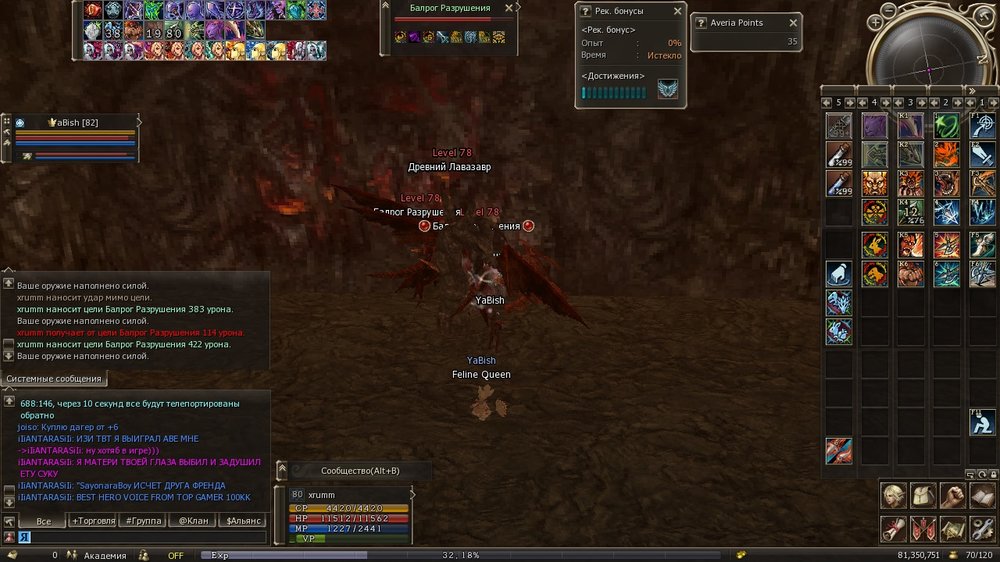Select the $Альянс chat tab
The height and width of the screenshot is (562, 1000).
pos(243,521)
